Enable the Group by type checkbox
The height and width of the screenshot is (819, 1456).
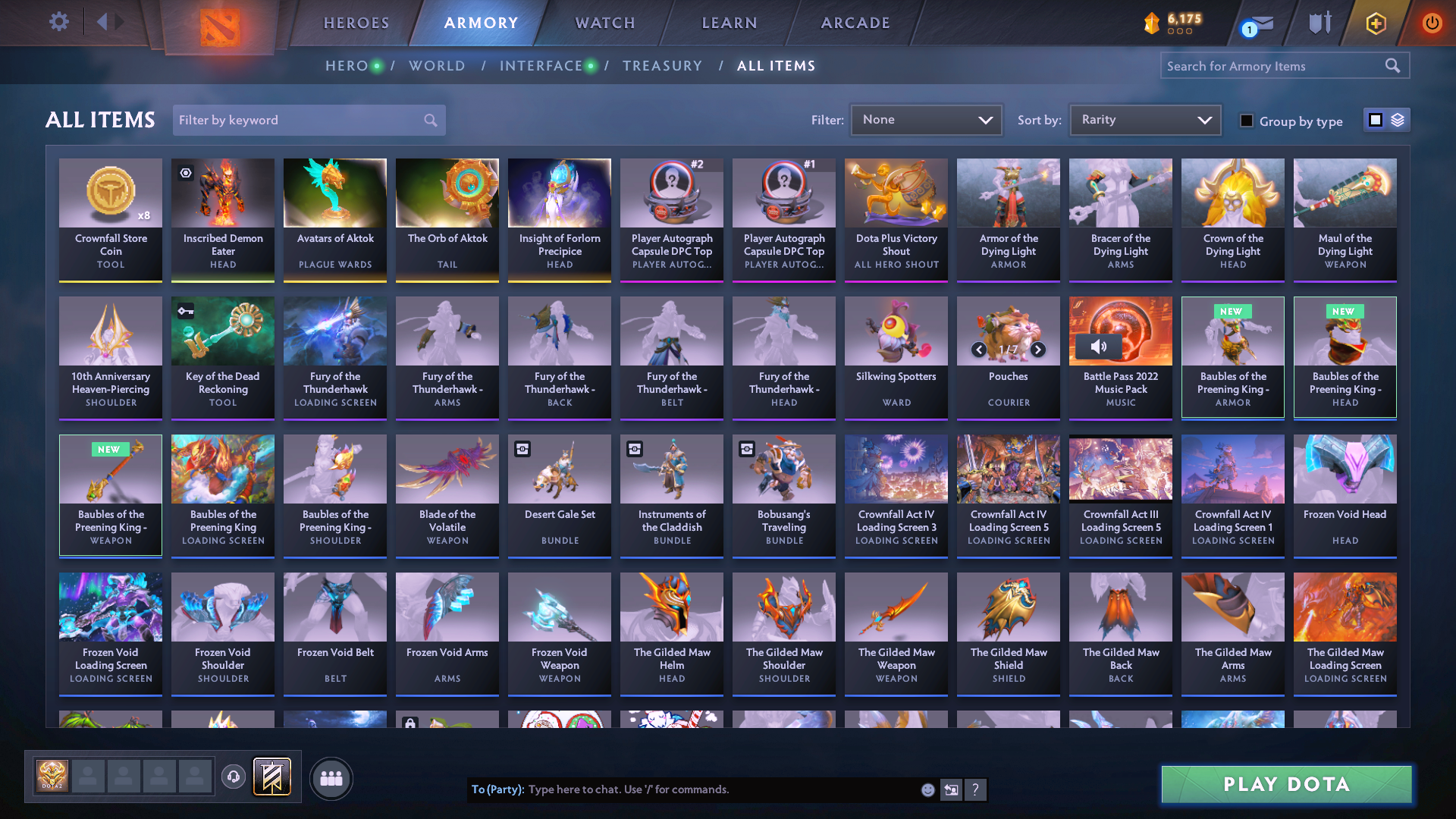[x=1247, y=120]
